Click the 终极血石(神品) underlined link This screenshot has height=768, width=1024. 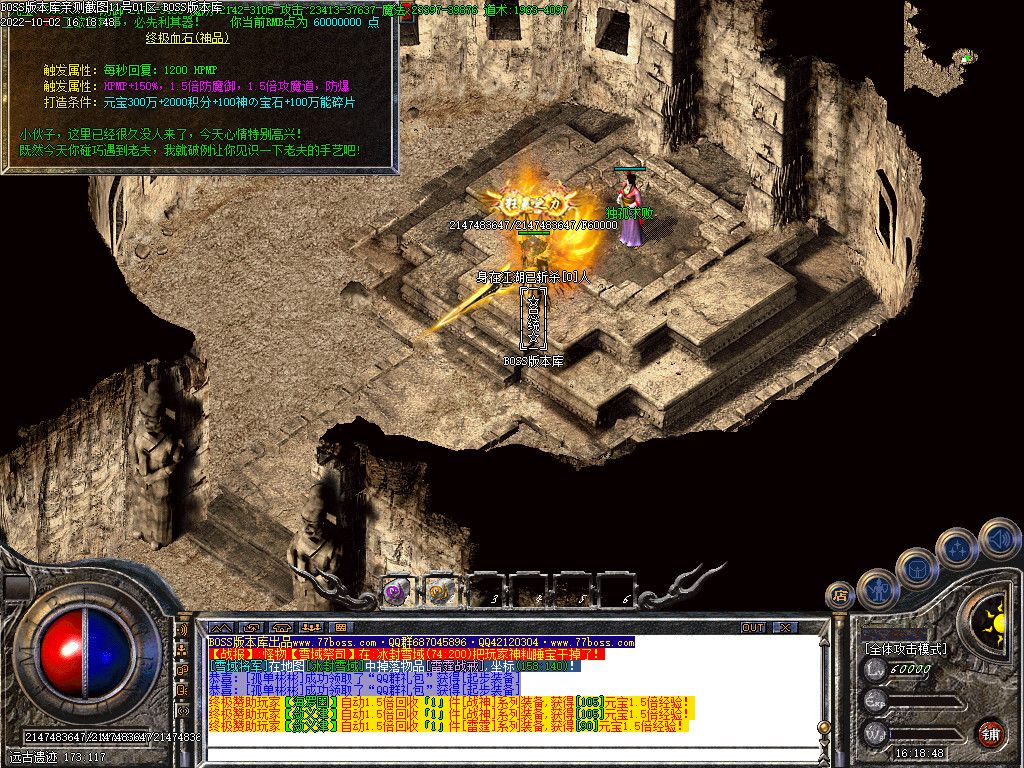[x=187, y=38]
